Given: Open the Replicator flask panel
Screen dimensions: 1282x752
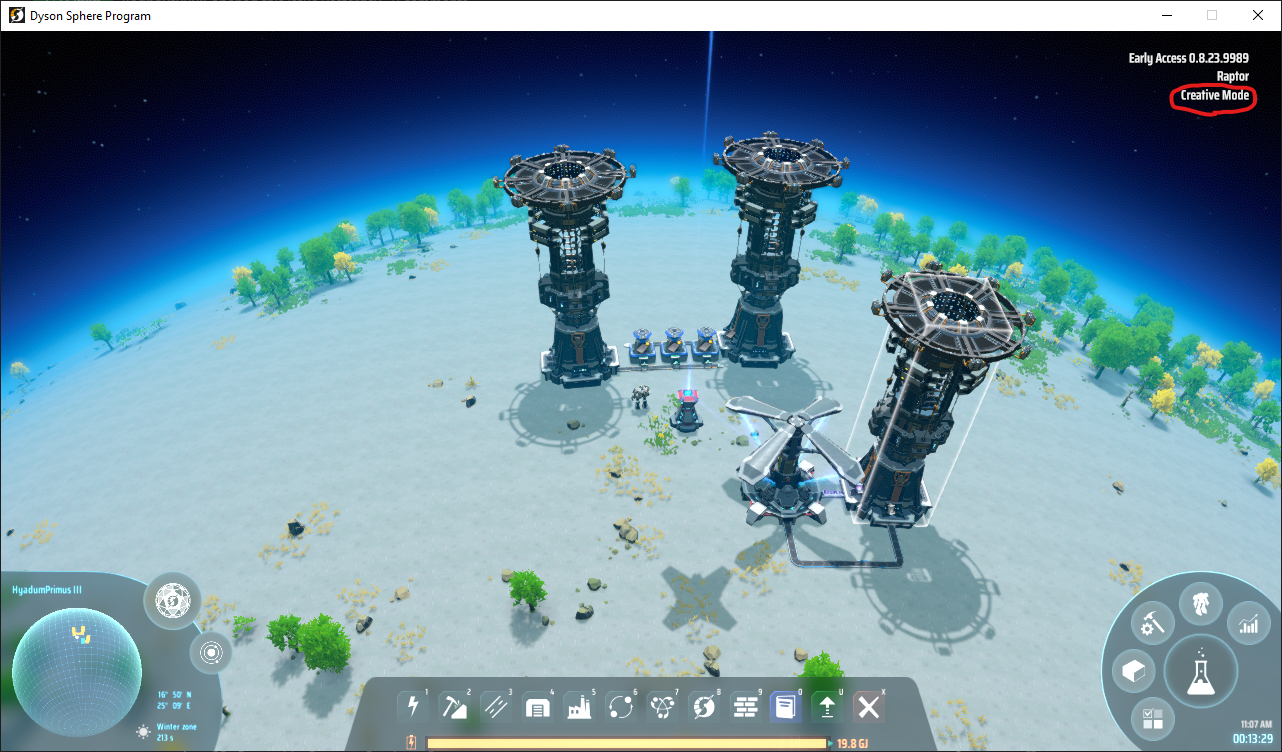Looking at the screenshot, I should 1201,671.
